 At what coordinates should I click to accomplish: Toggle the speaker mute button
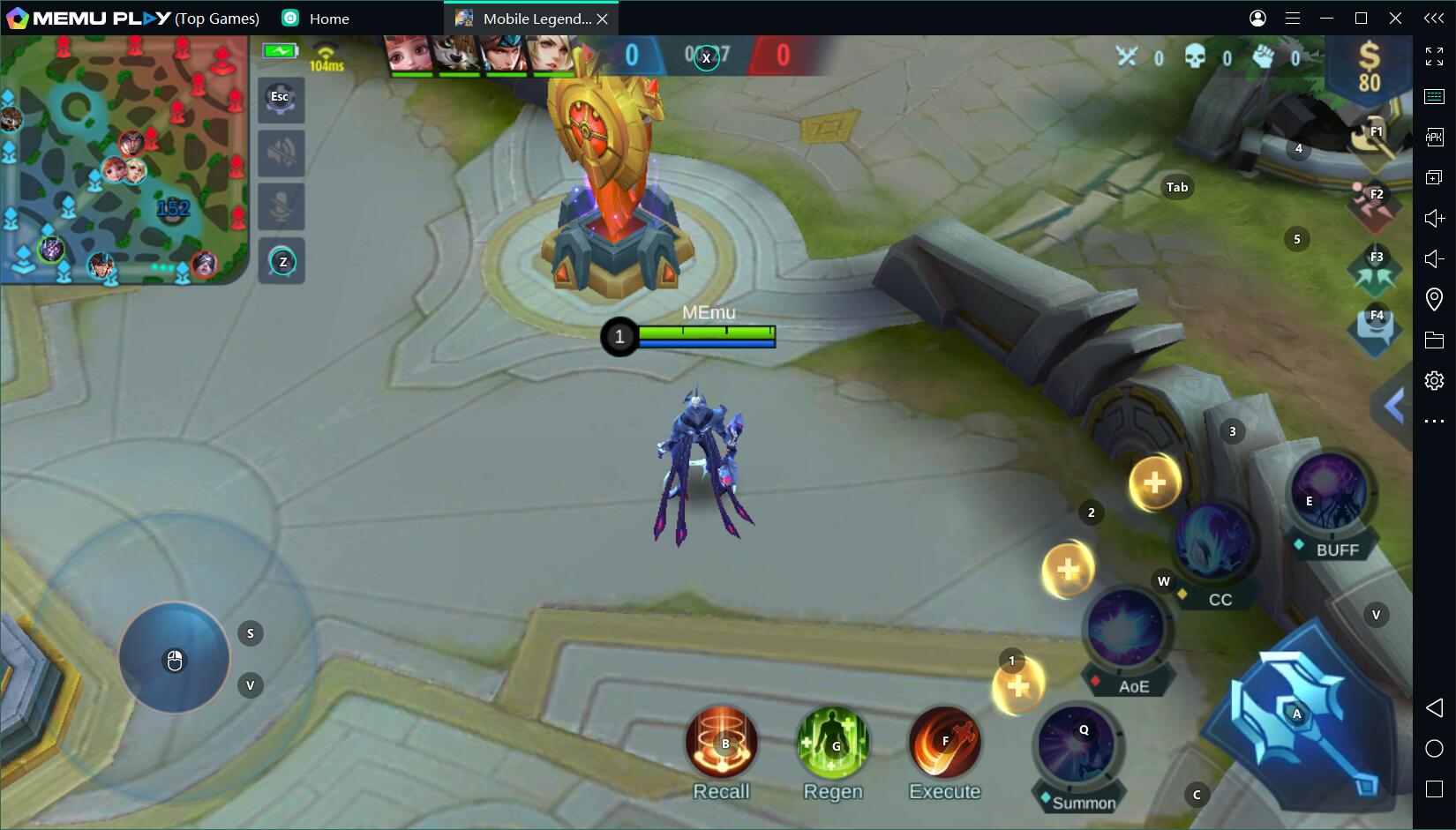pos(281,153)
